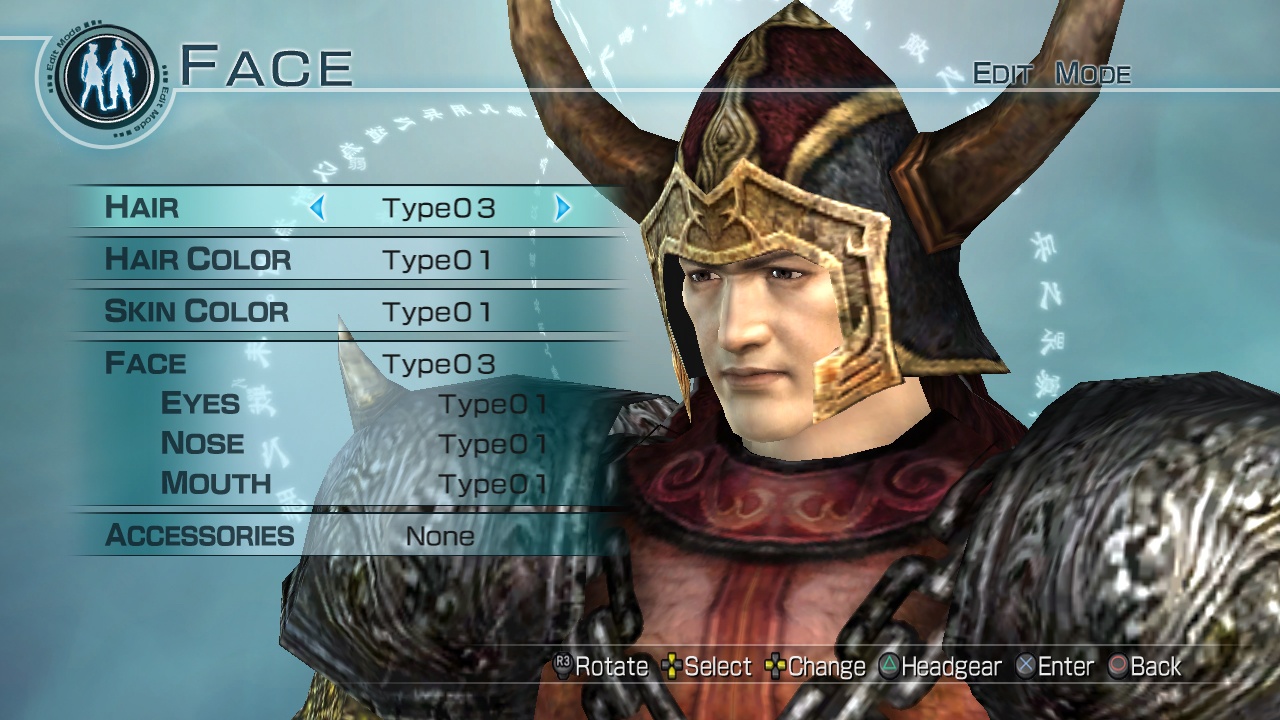This screenshot has height=720, width=1280.
Task: Click the yellow d-pad Change icon
Action: (775, 665)
